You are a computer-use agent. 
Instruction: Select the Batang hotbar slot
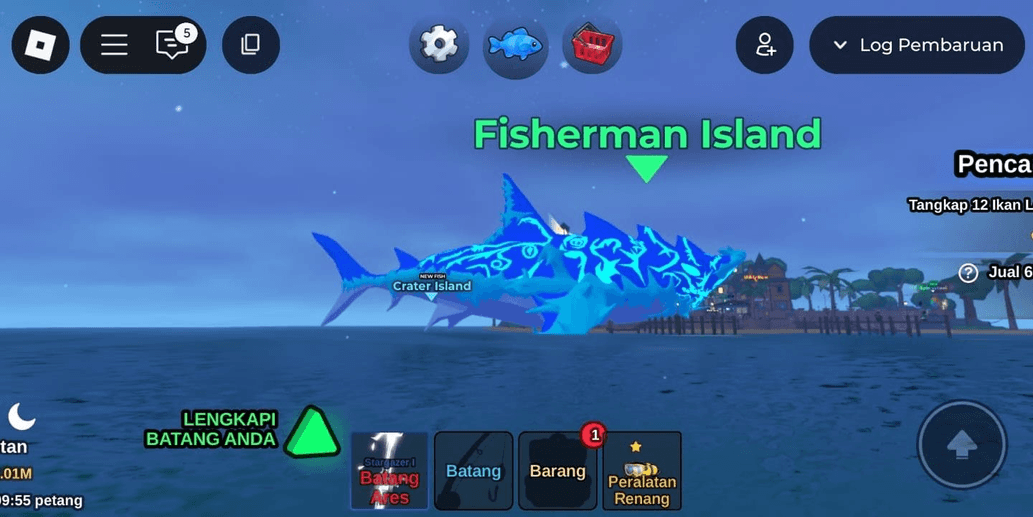473,471
